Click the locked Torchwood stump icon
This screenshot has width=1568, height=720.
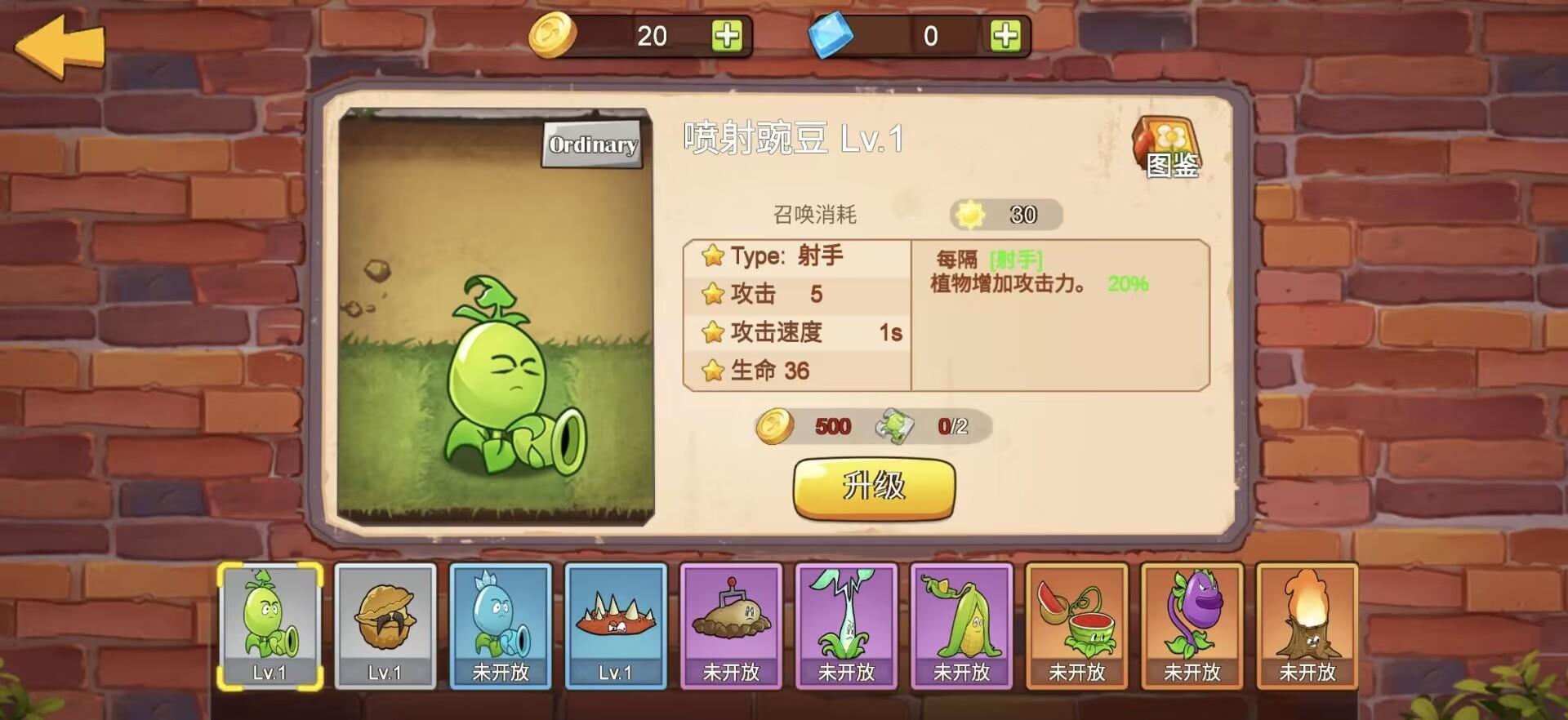[1308, 624]
